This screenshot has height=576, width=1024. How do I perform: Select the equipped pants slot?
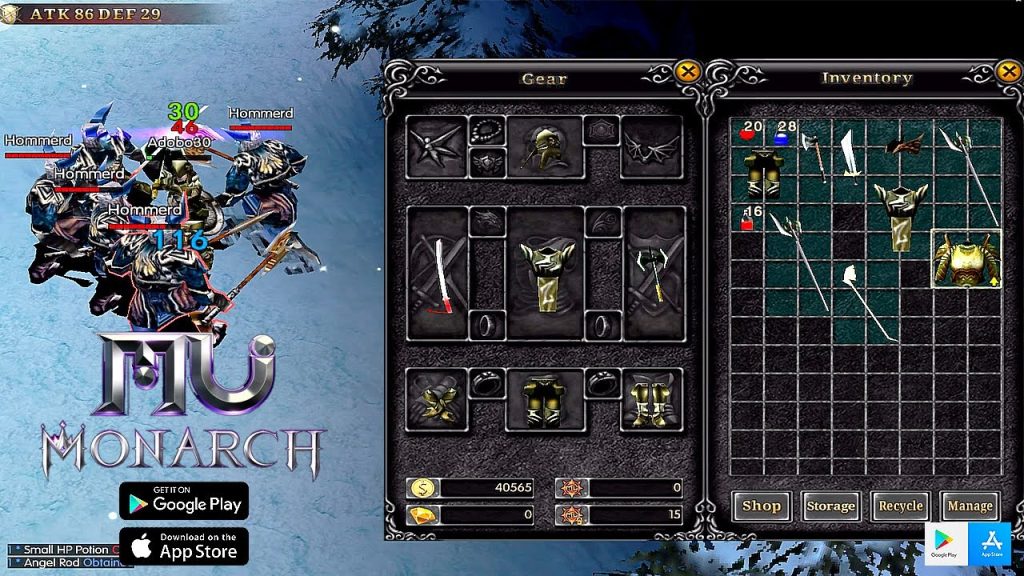[545, 399]
